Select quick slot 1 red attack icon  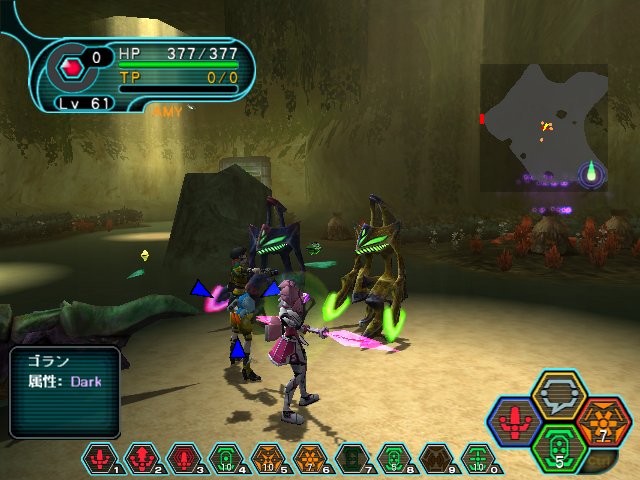tap(100, 460)
